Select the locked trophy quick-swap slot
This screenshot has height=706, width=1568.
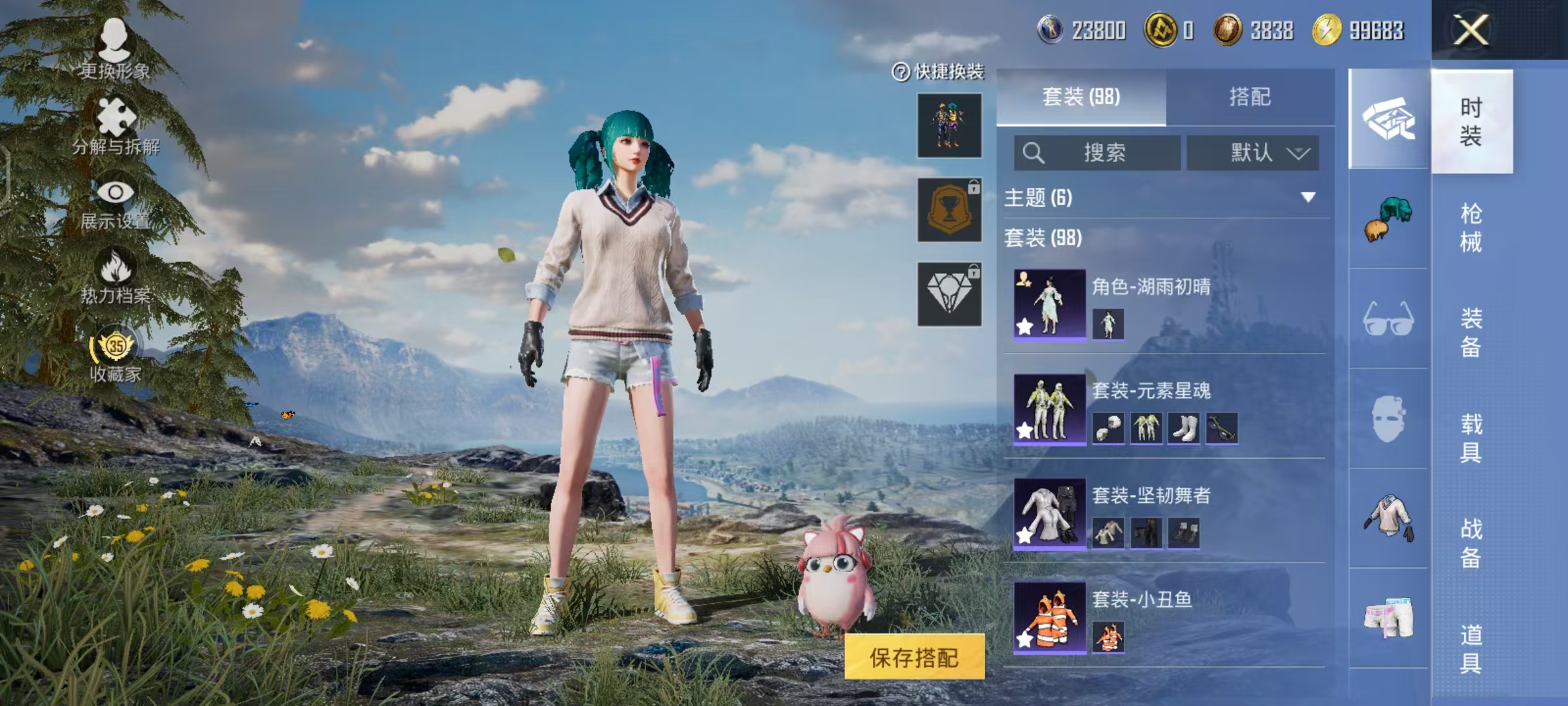coord(949,211)
